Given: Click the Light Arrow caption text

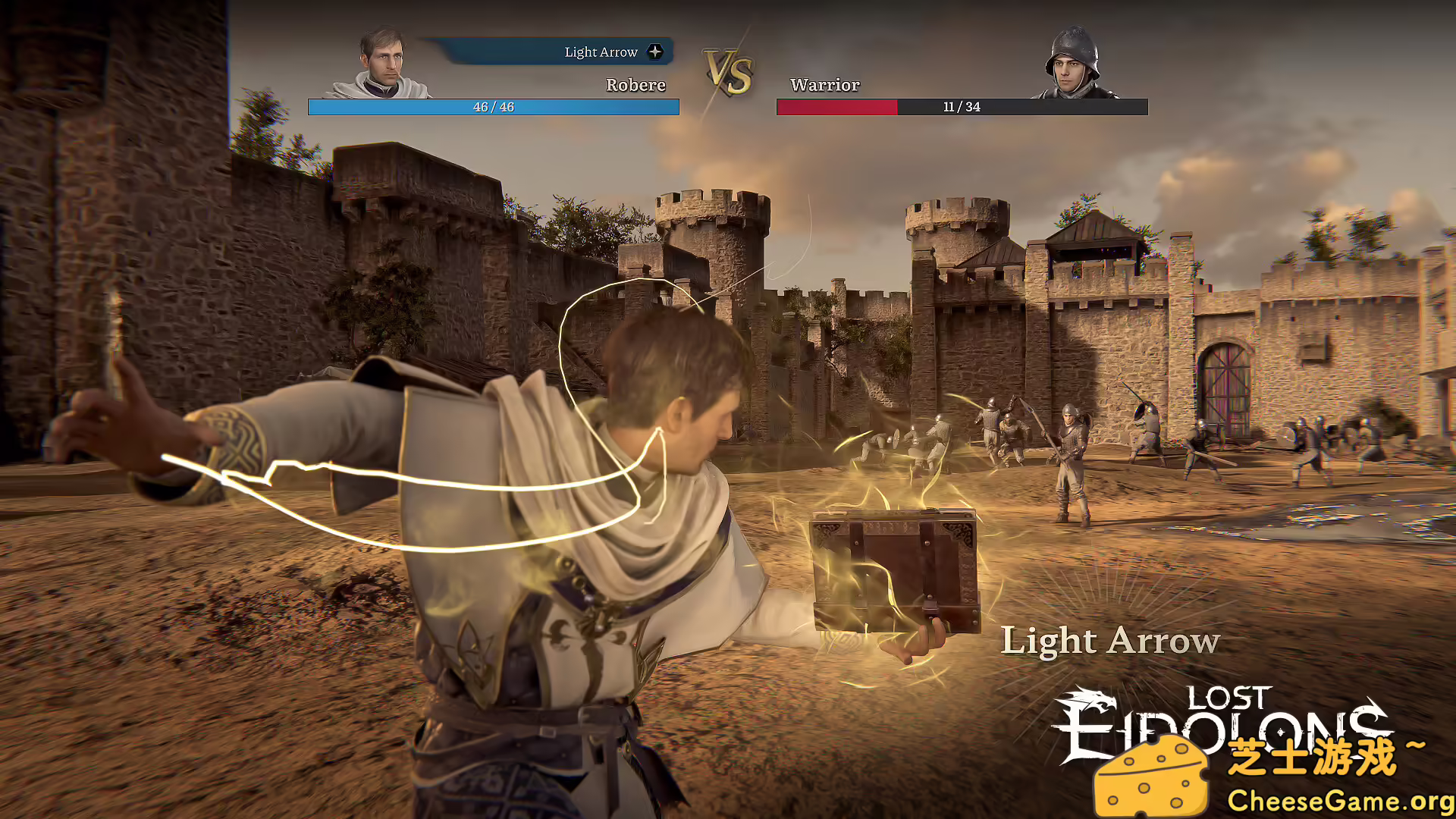Looking at the screenshot, I should (x=1109, y=641).
